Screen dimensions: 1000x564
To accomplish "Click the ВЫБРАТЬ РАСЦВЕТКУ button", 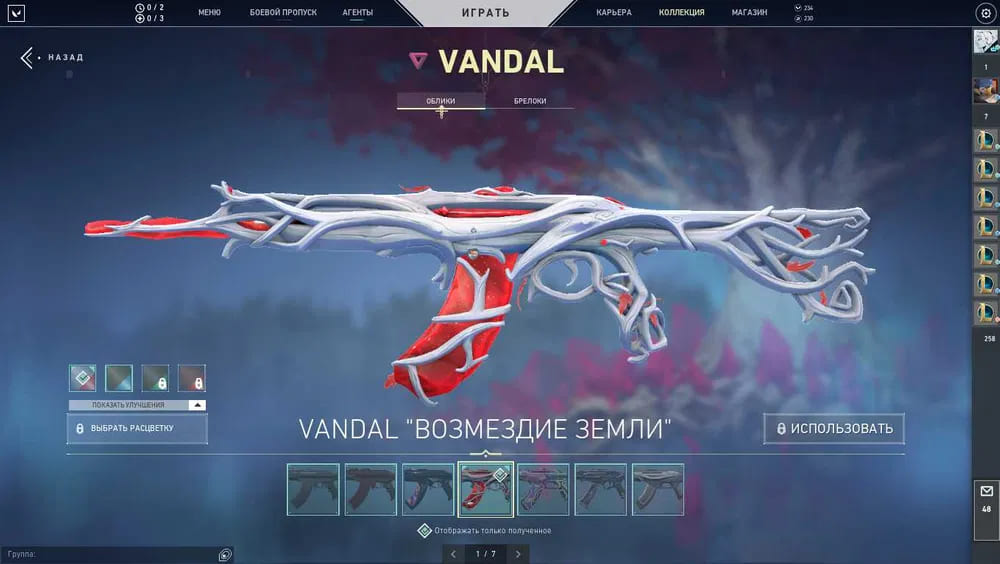I will (137, 428).
